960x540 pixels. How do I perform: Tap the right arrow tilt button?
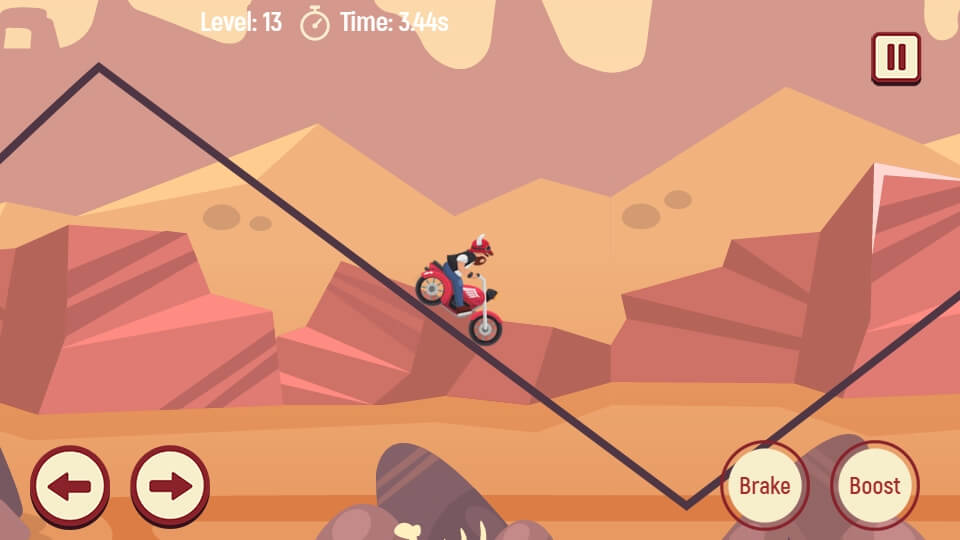pyautogui.click(x=170, y=487)
